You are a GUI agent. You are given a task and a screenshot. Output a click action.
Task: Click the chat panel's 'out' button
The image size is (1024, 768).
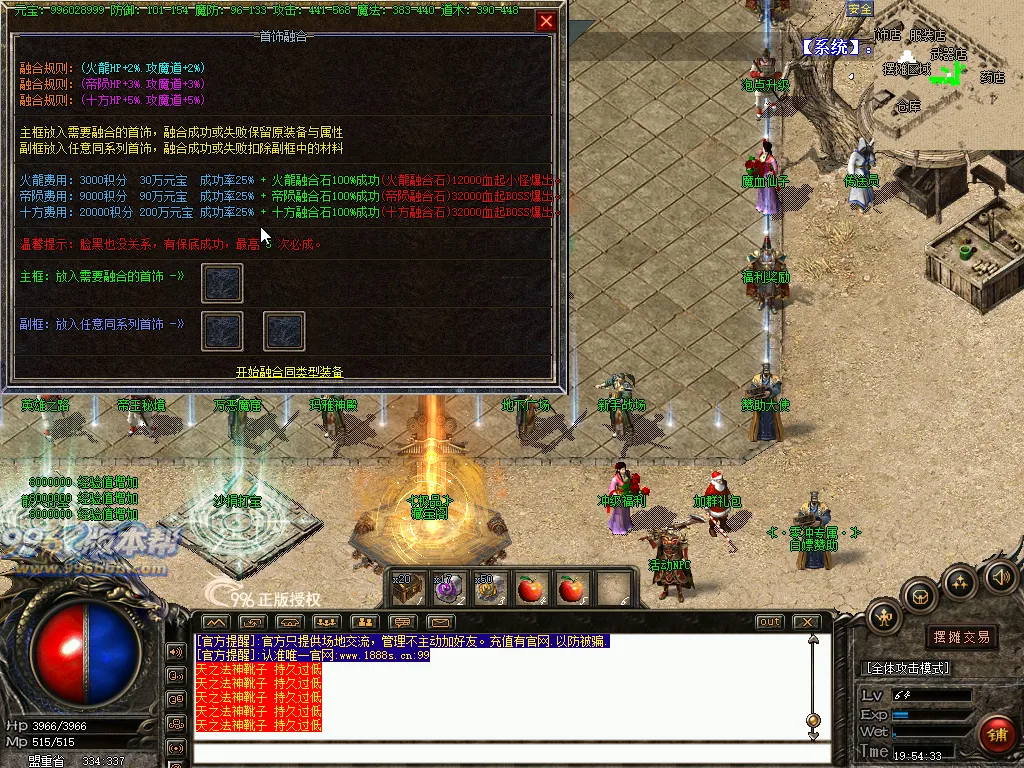pos(769,622)
